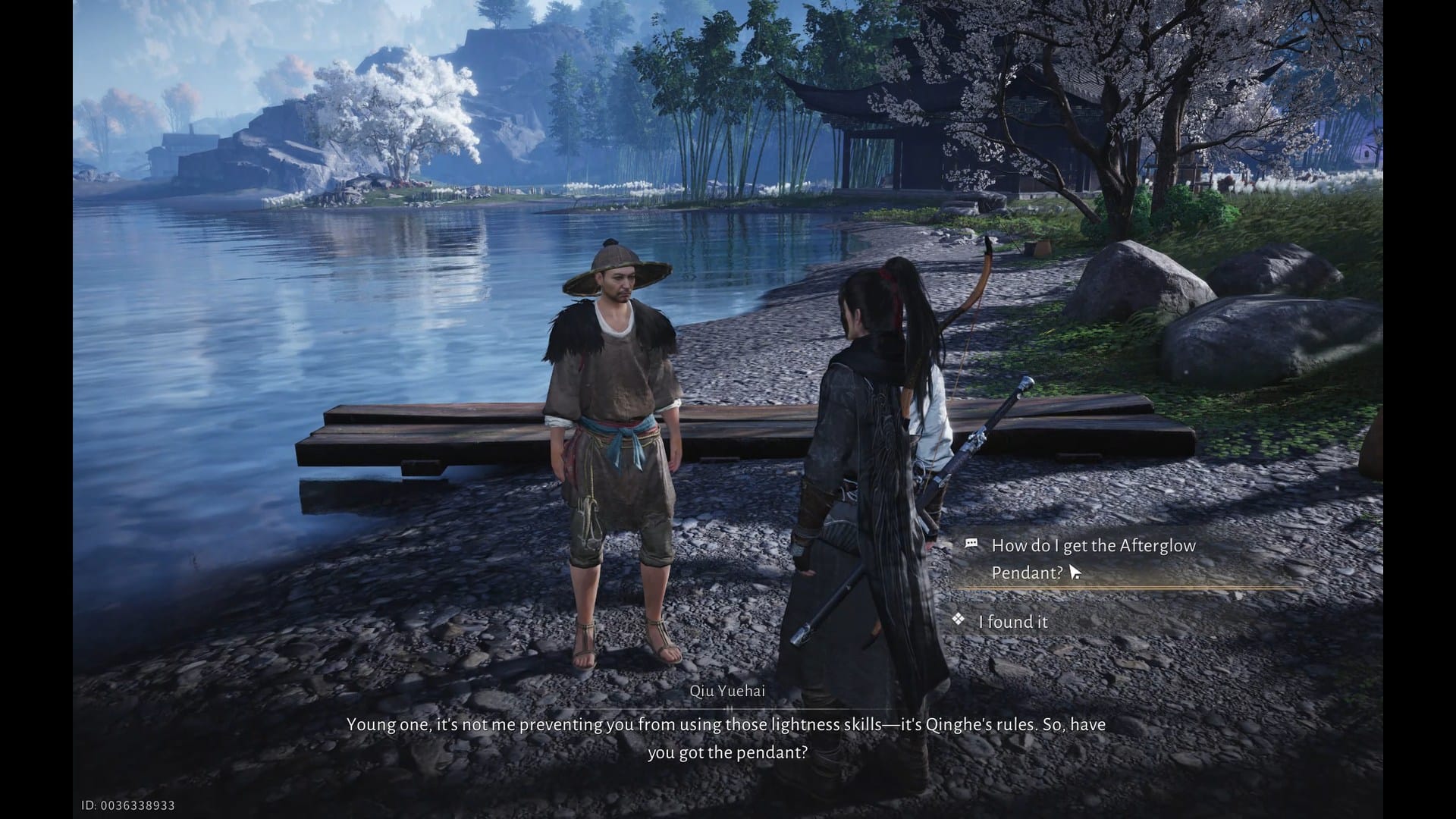
Task: Choose the "I found it" reply
Action: tap(1013, 622)
